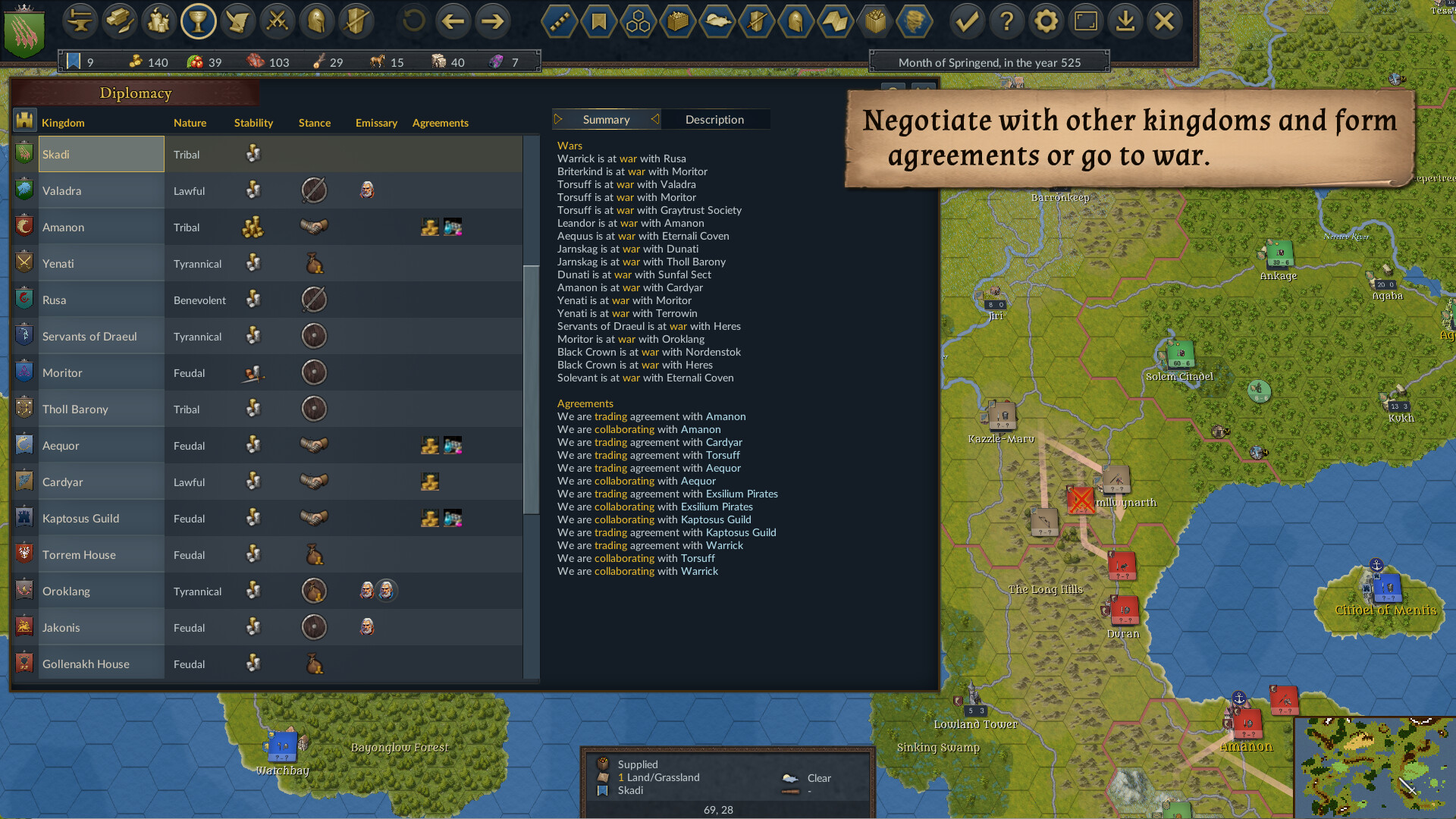Toggle the bookmark flag overlay
Image resolution: width=1456 pixels, height=819 pixels.
point(598,21)
